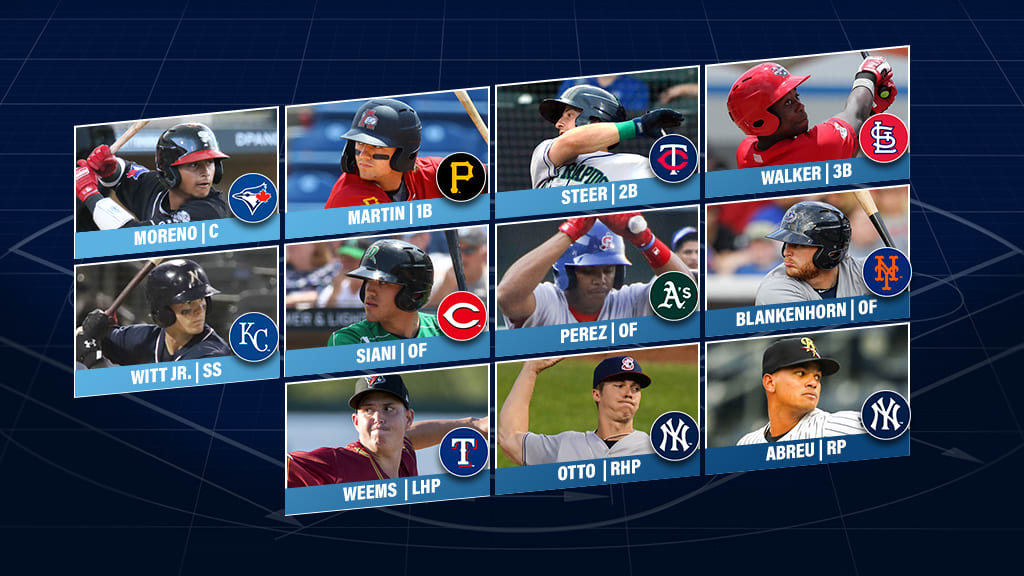This screenshot has width=1024, height=576.
Task: Choose the Perez OF card
Action: click(596, 283)
